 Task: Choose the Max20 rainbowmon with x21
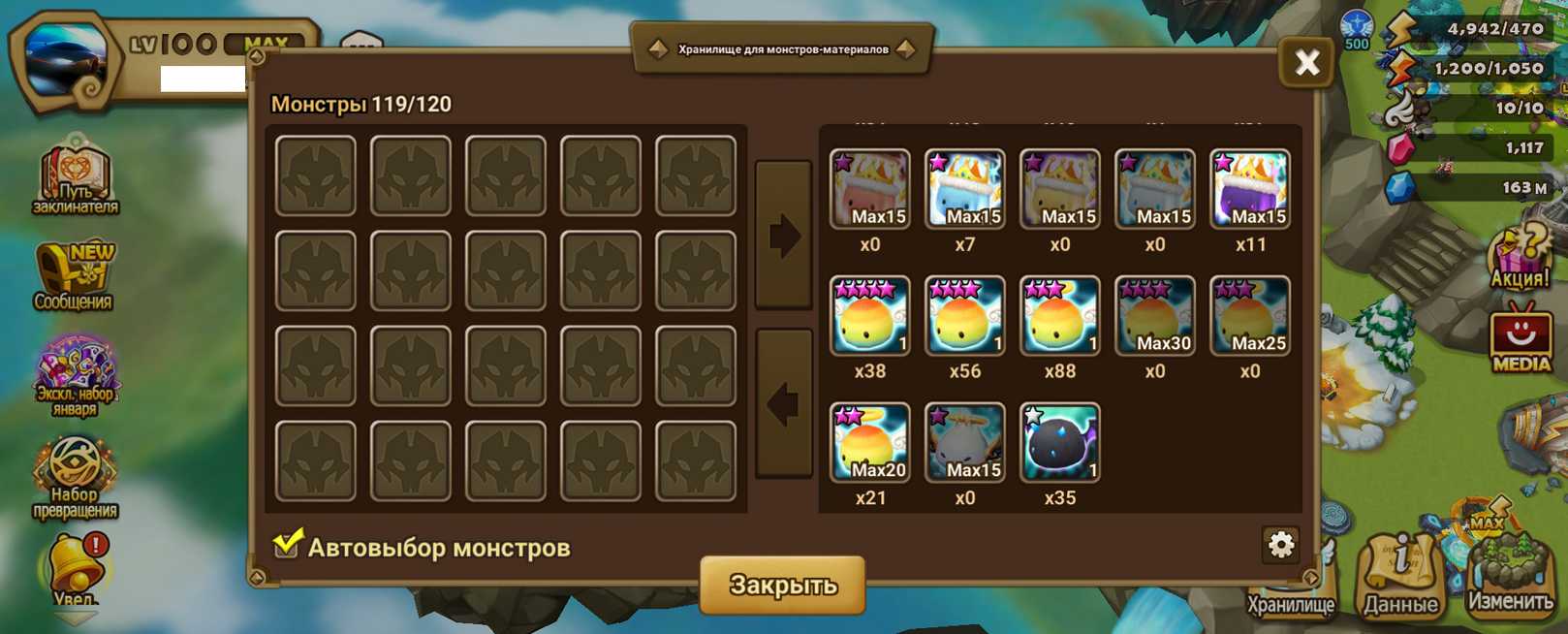pos(869,443)
